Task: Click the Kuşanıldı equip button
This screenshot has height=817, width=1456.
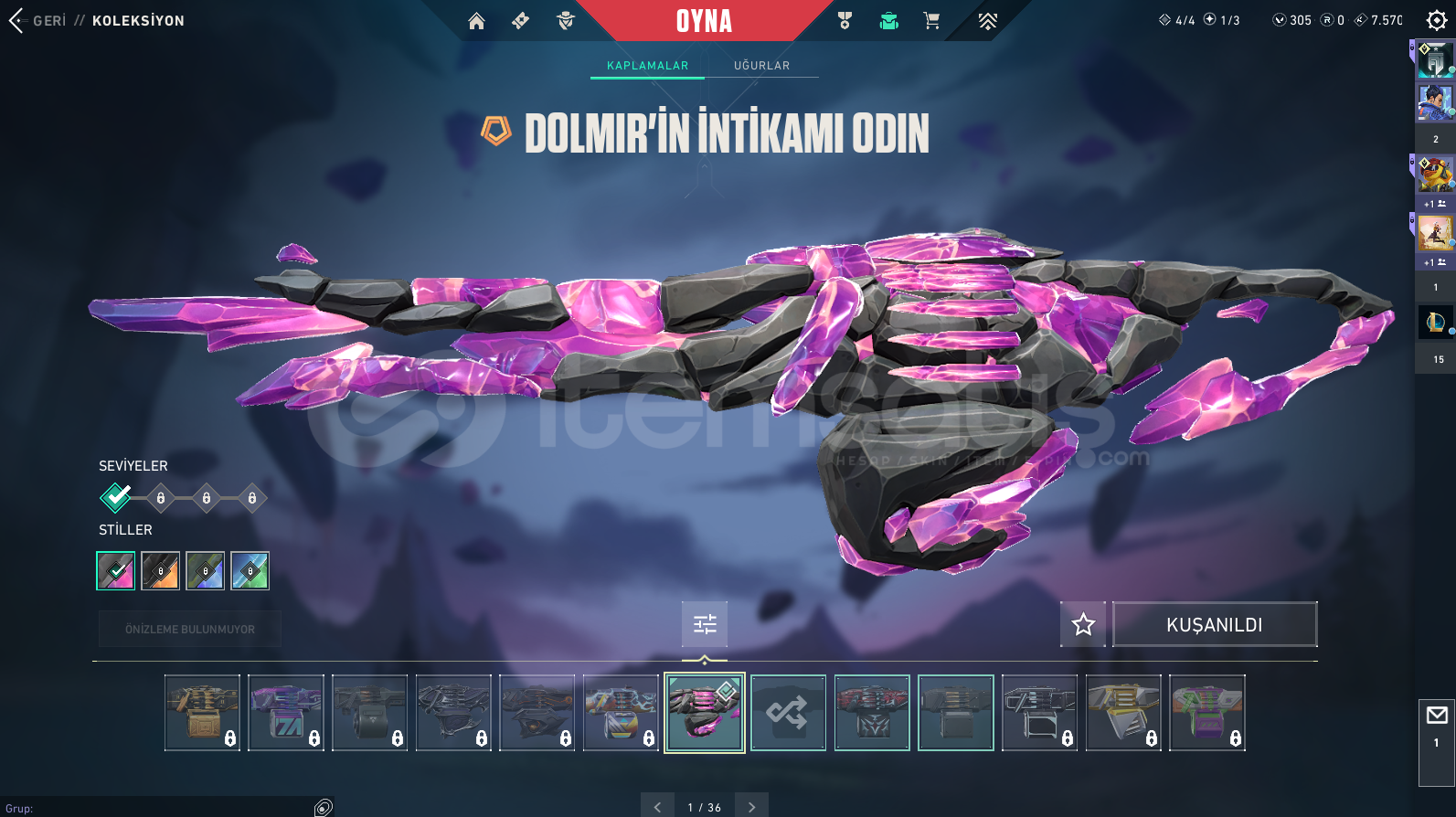Action: pyautogui.click(x=1214, y=624)
